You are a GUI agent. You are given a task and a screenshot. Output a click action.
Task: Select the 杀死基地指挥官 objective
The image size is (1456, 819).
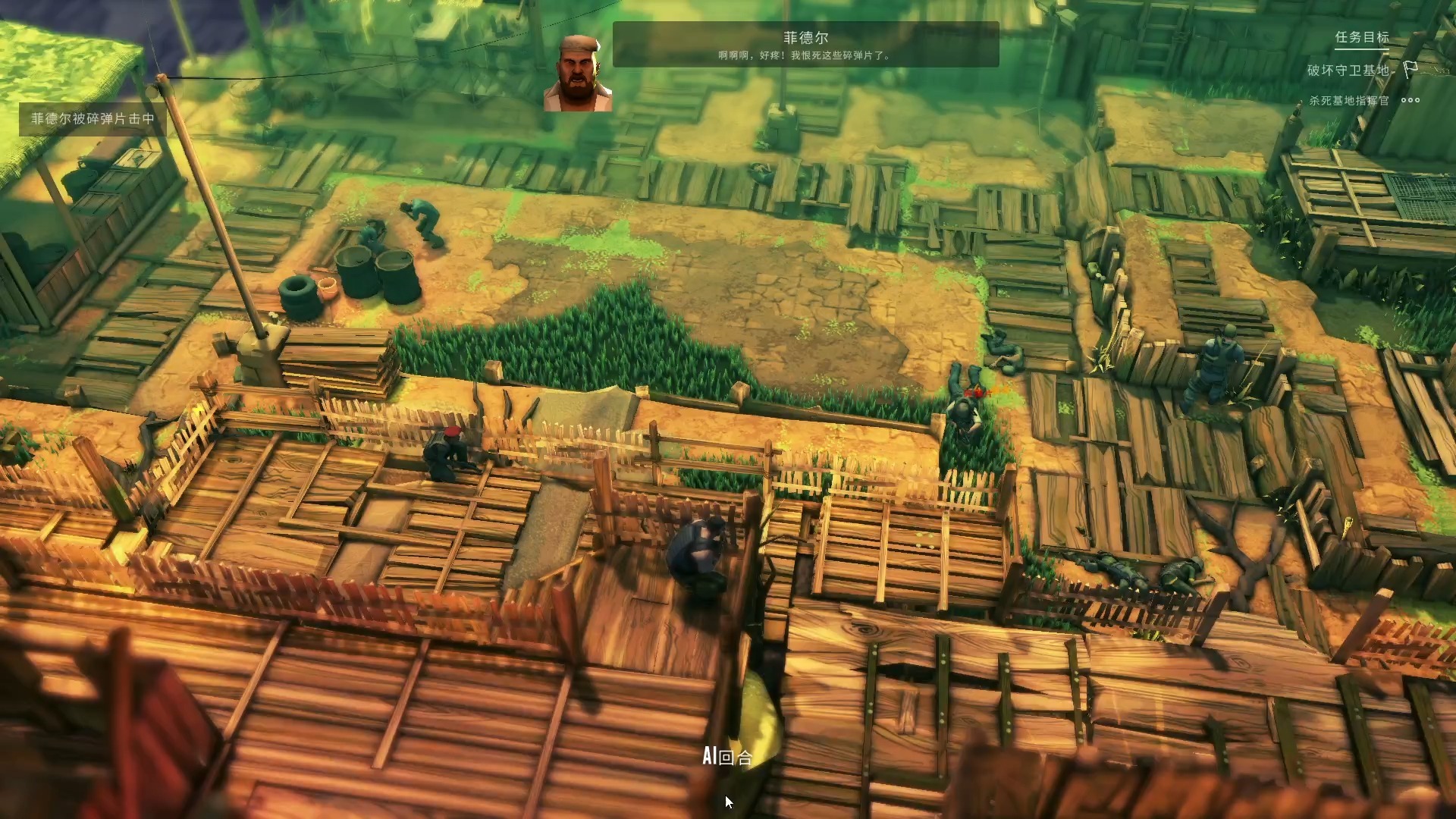[x=1348, y=101]
